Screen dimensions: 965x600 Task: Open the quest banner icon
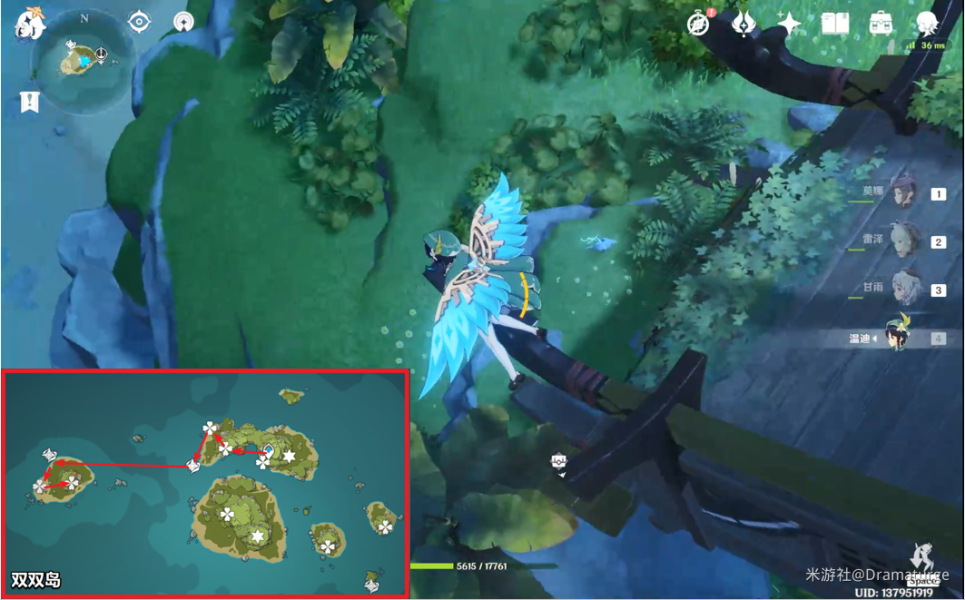[x=29, y=102]
